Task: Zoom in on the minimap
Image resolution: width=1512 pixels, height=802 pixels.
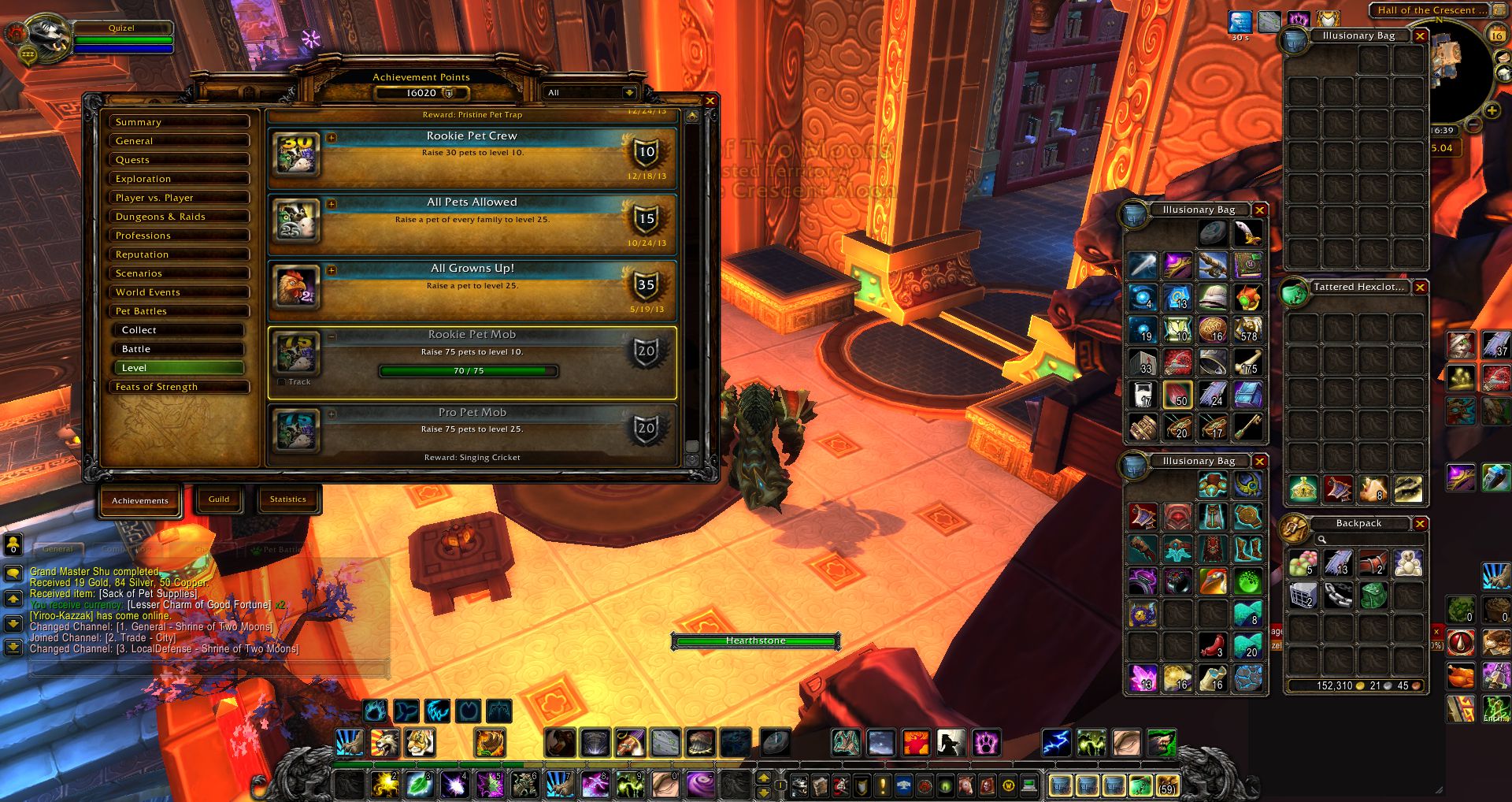Action: pyautogui.click(x=1491, y=111)
